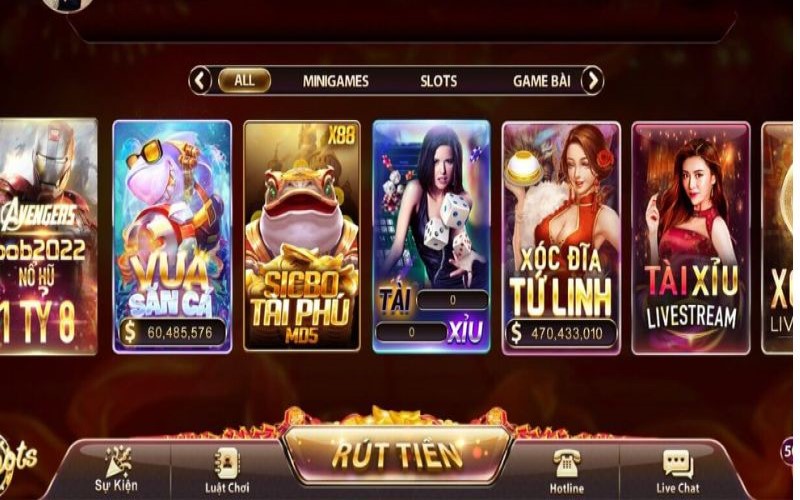Show the GAME BÀI category
This screenshot has height=500, width=800.
(541, 81)
